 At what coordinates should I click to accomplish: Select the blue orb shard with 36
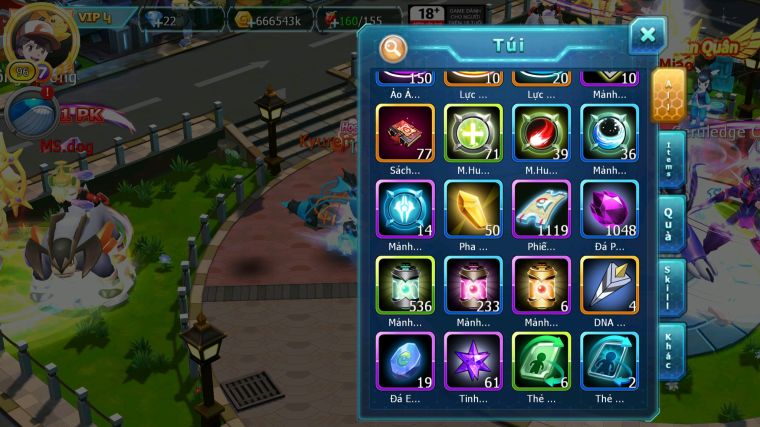point(609,133)
